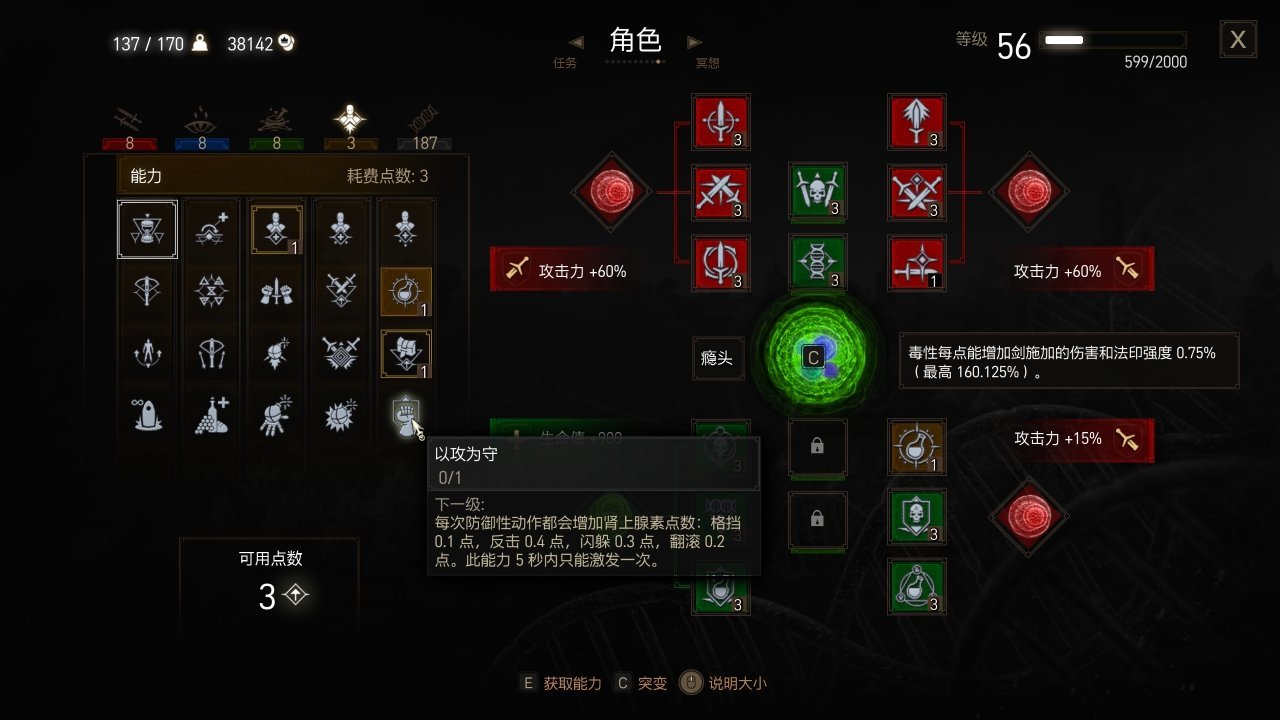
Task: Click the round bomb skill icon
Action: (x=274, y=353)
